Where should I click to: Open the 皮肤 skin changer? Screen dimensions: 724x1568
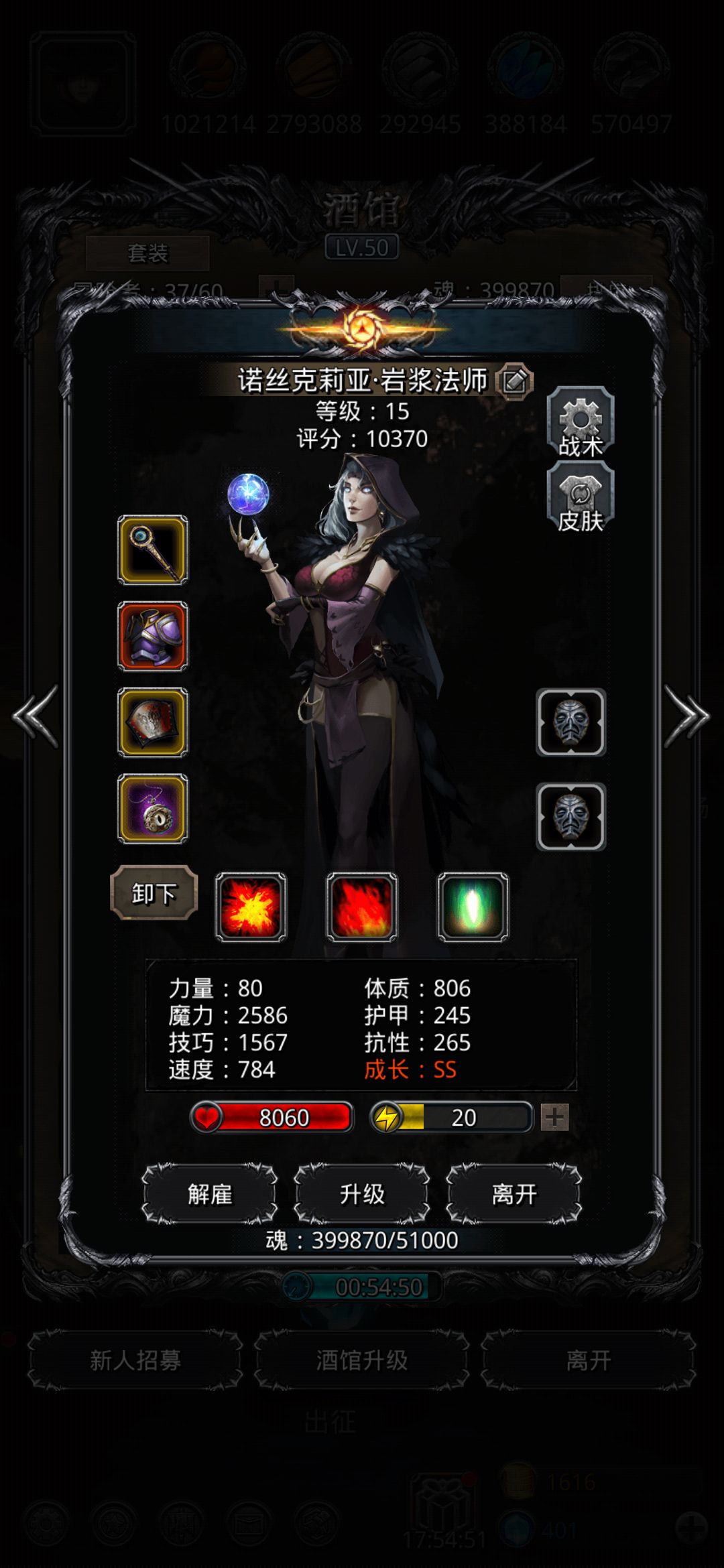click(x=581, y=499)
